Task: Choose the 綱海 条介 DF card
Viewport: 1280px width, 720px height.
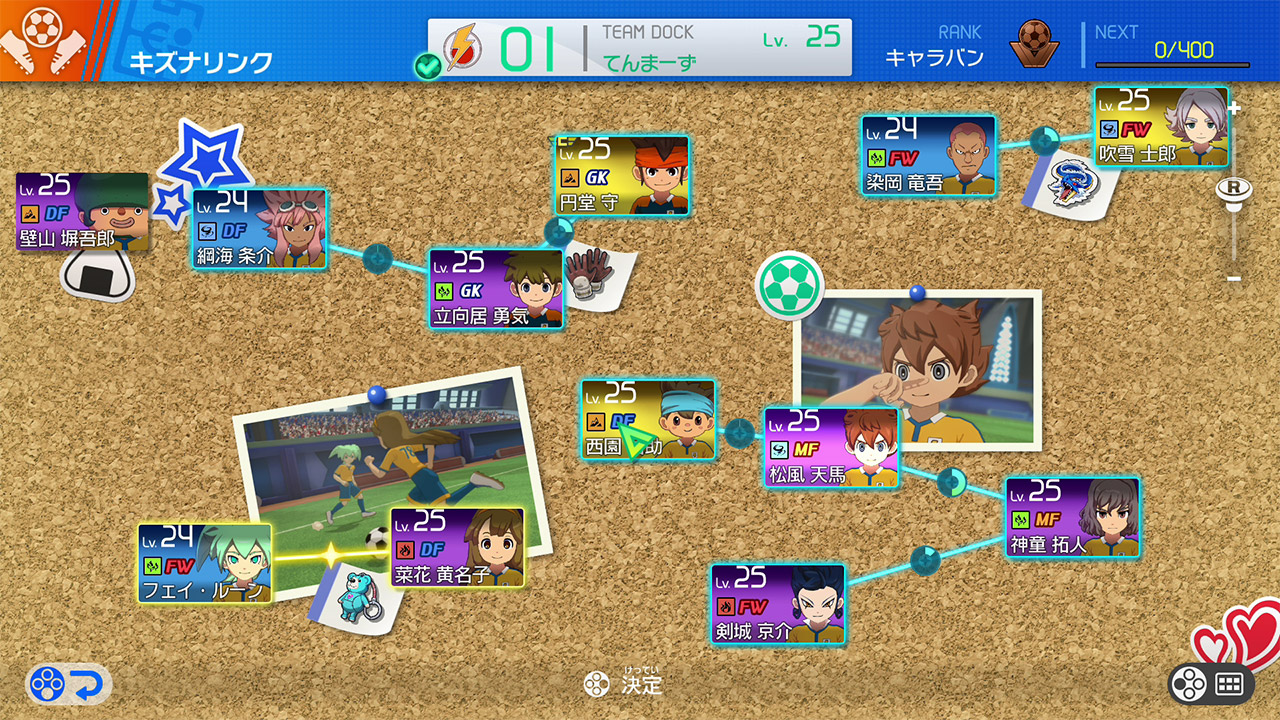Action: point(259,229)
